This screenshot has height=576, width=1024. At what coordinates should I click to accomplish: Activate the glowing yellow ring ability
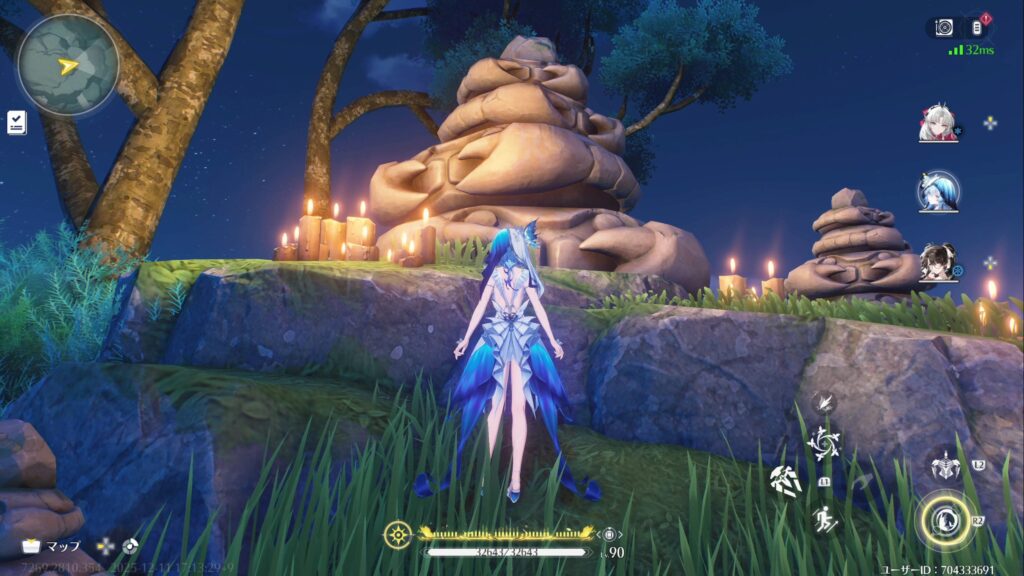[944, 520]
